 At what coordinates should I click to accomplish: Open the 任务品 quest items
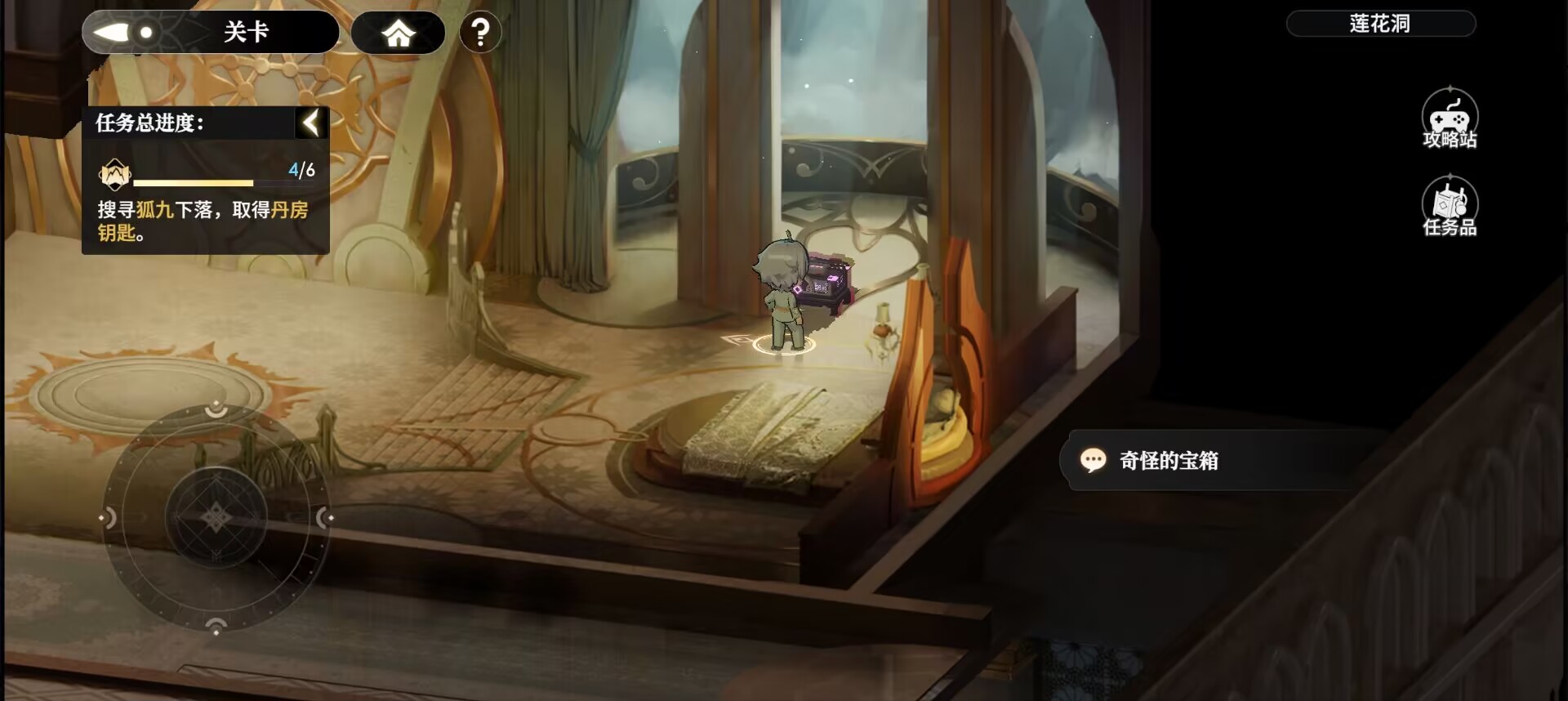[x=1450, y=208]
